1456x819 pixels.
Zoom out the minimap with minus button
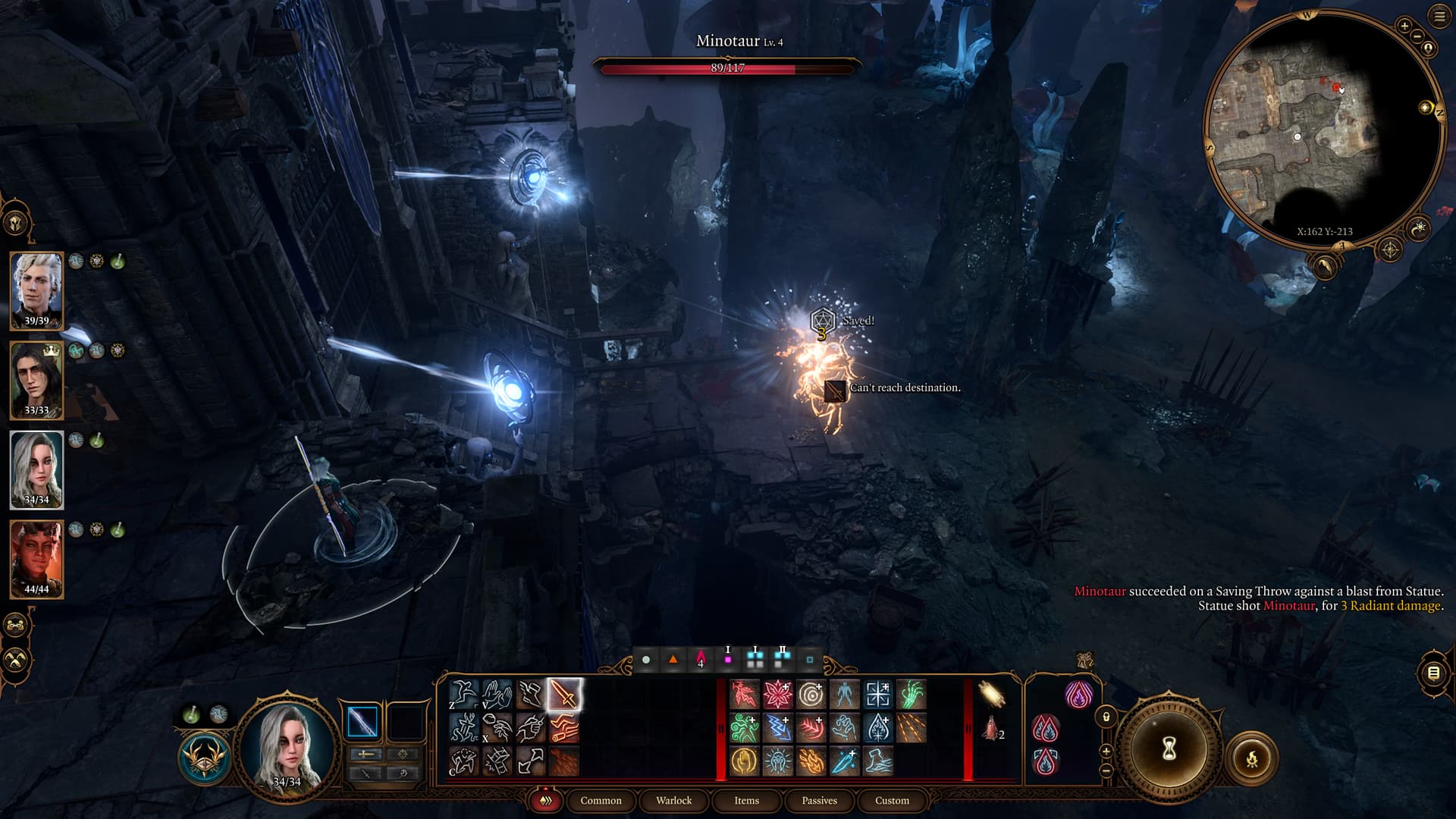coord(1417,36)
